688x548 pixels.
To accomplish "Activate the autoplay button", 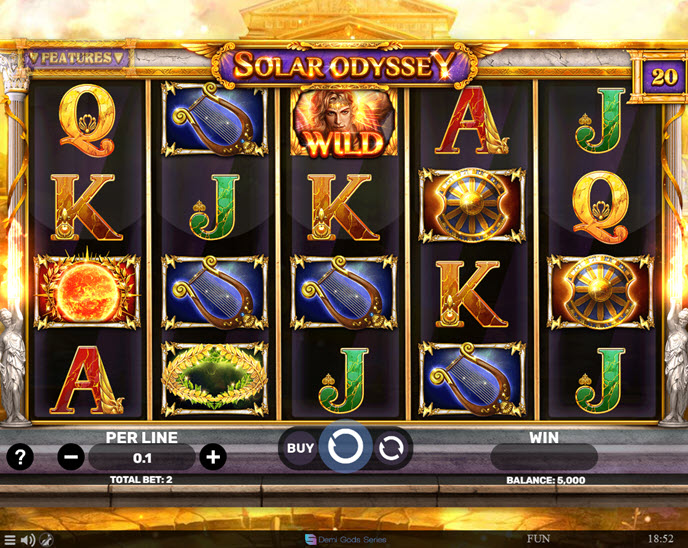I will (x=389, y=448).
